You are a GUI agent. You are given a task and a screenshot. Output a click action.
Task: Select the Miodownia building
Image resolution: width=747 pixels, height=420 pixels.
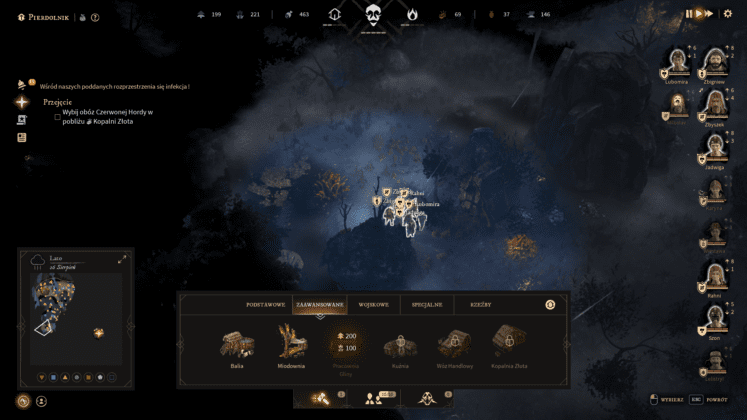[x=292, y=344]
